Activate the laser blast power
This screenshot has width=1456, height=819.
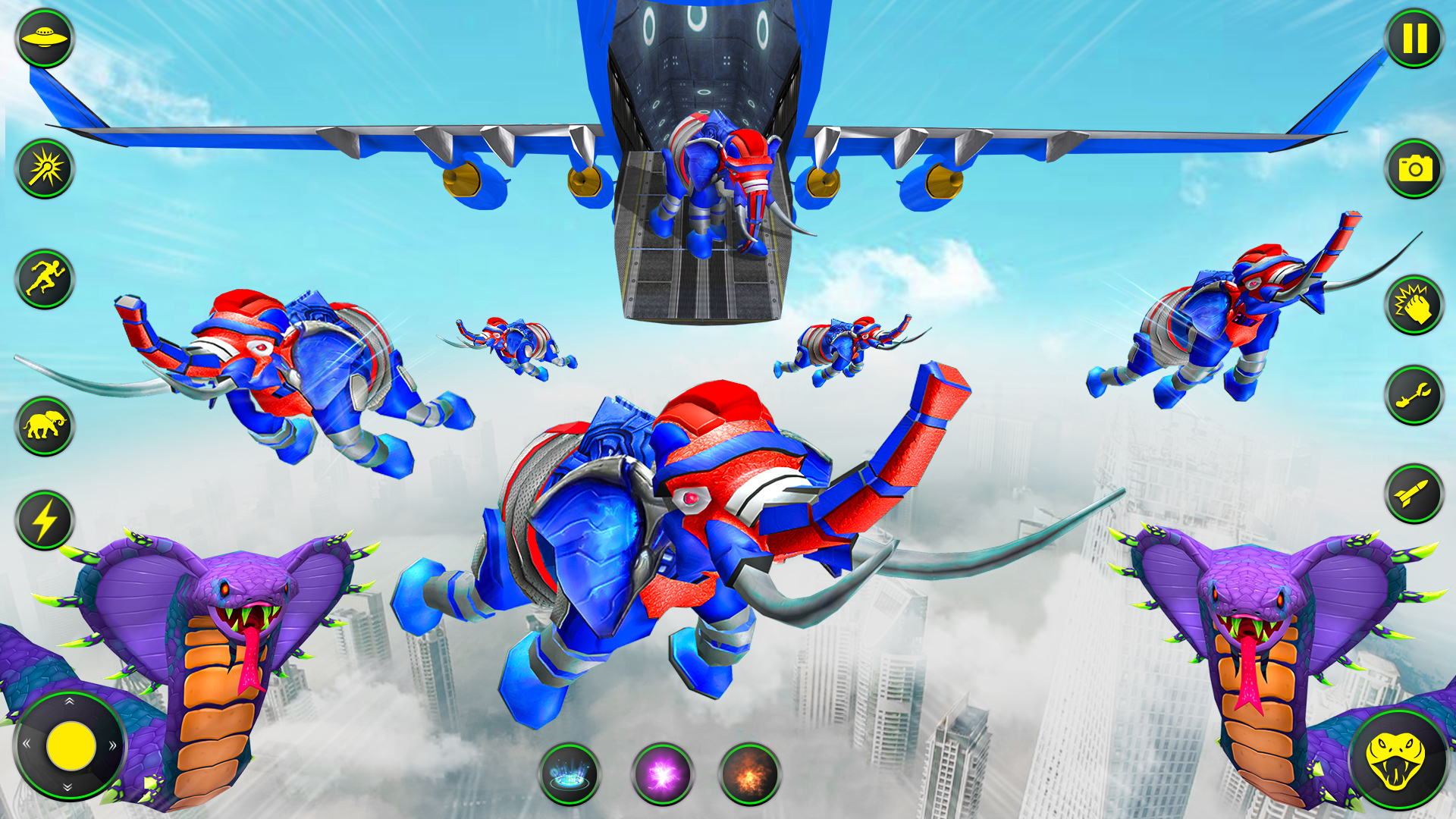pos(43,168)
